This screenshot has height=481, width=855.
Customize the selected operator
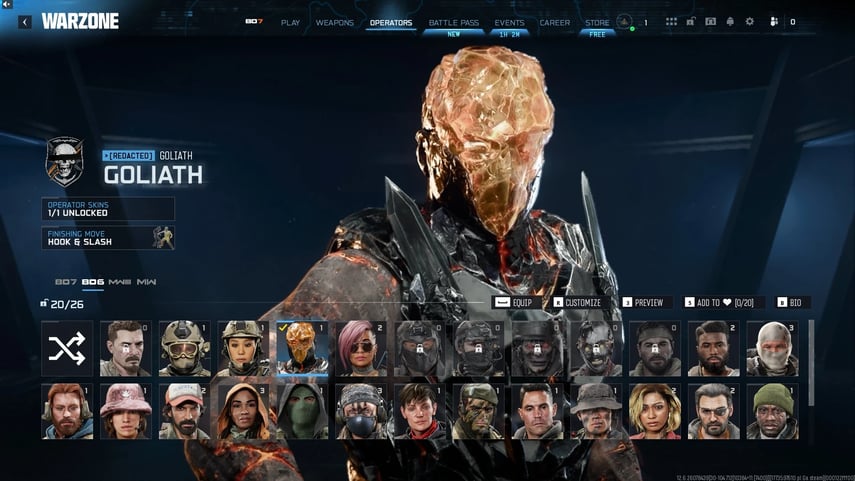(577, 302)
